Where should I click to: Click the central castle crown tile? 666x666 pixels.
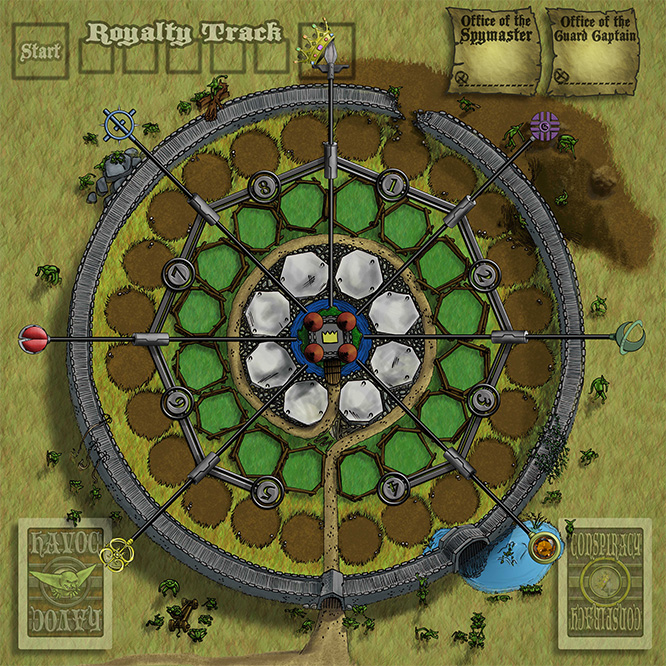coord(331,341)
